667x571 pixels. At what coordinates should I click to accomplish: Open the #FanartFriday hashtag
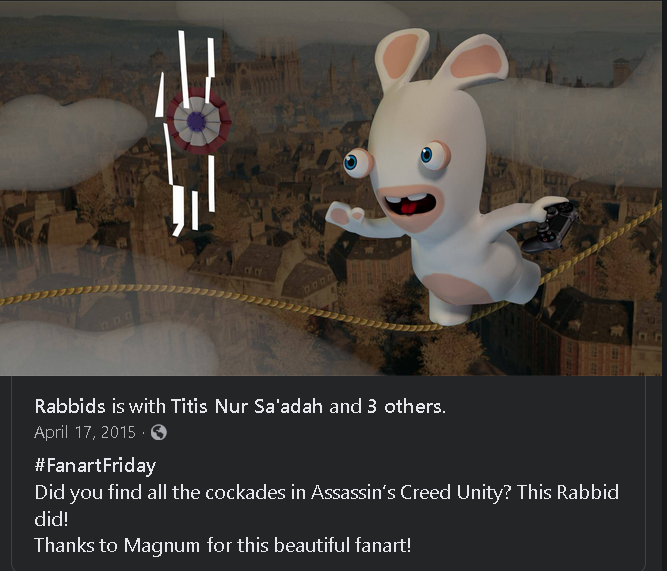pos(95,465)
